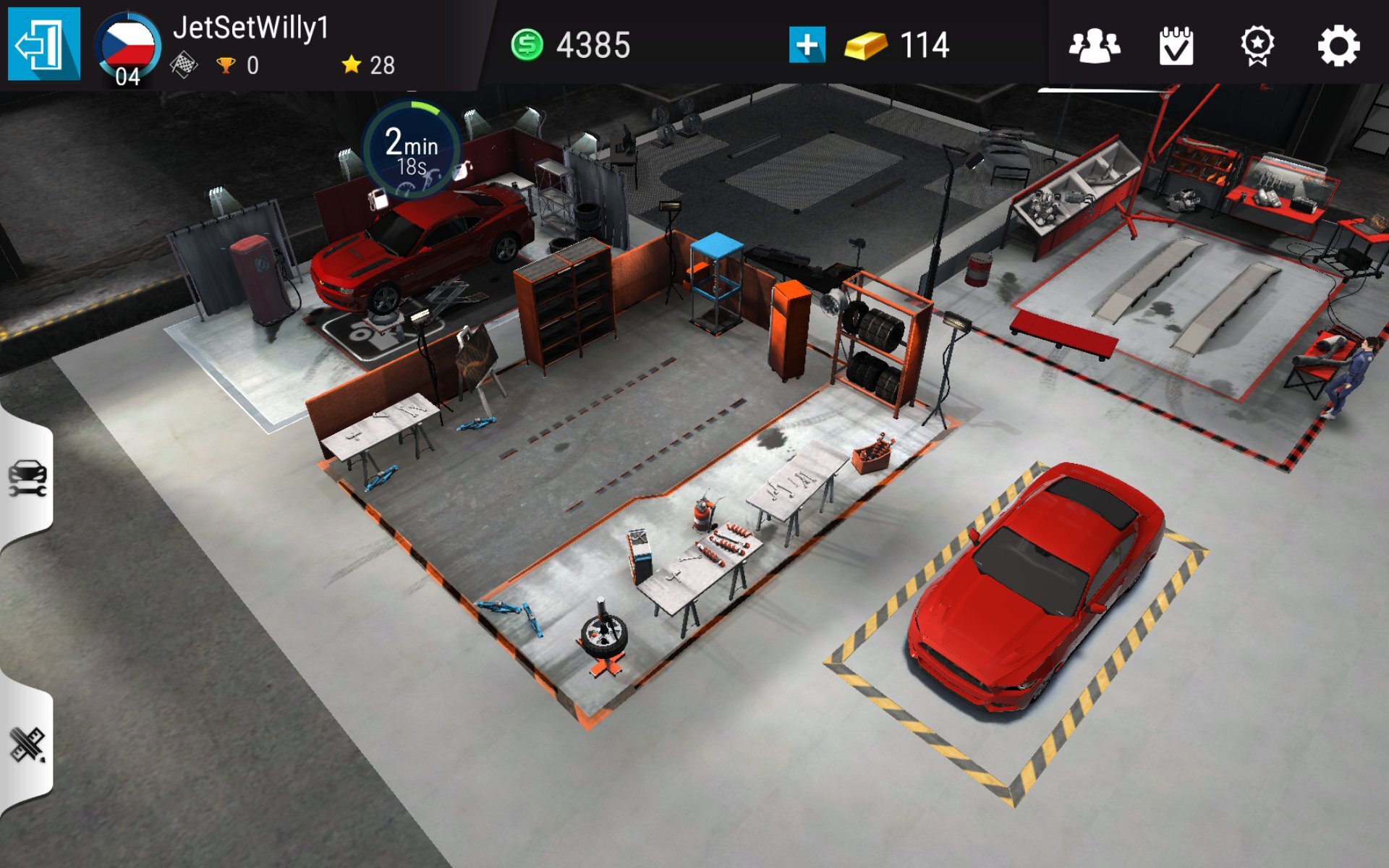Screen dimensions: 1389x868
Task: Open the pencil and ruler edit tab
Action: pyautogui.click(x=27, y=745)
